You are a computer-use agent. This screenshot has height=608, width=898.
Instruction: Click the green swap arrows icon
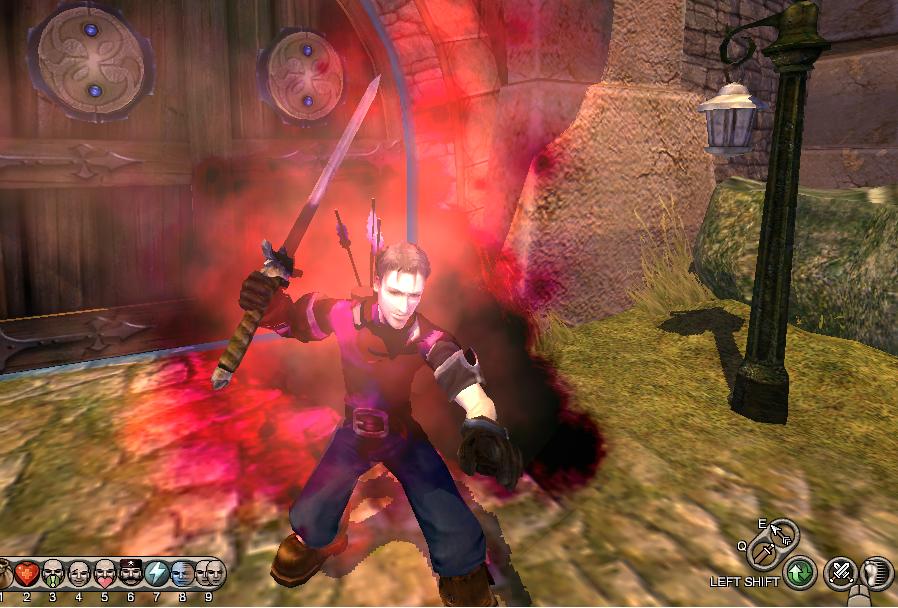coord(799,574)
